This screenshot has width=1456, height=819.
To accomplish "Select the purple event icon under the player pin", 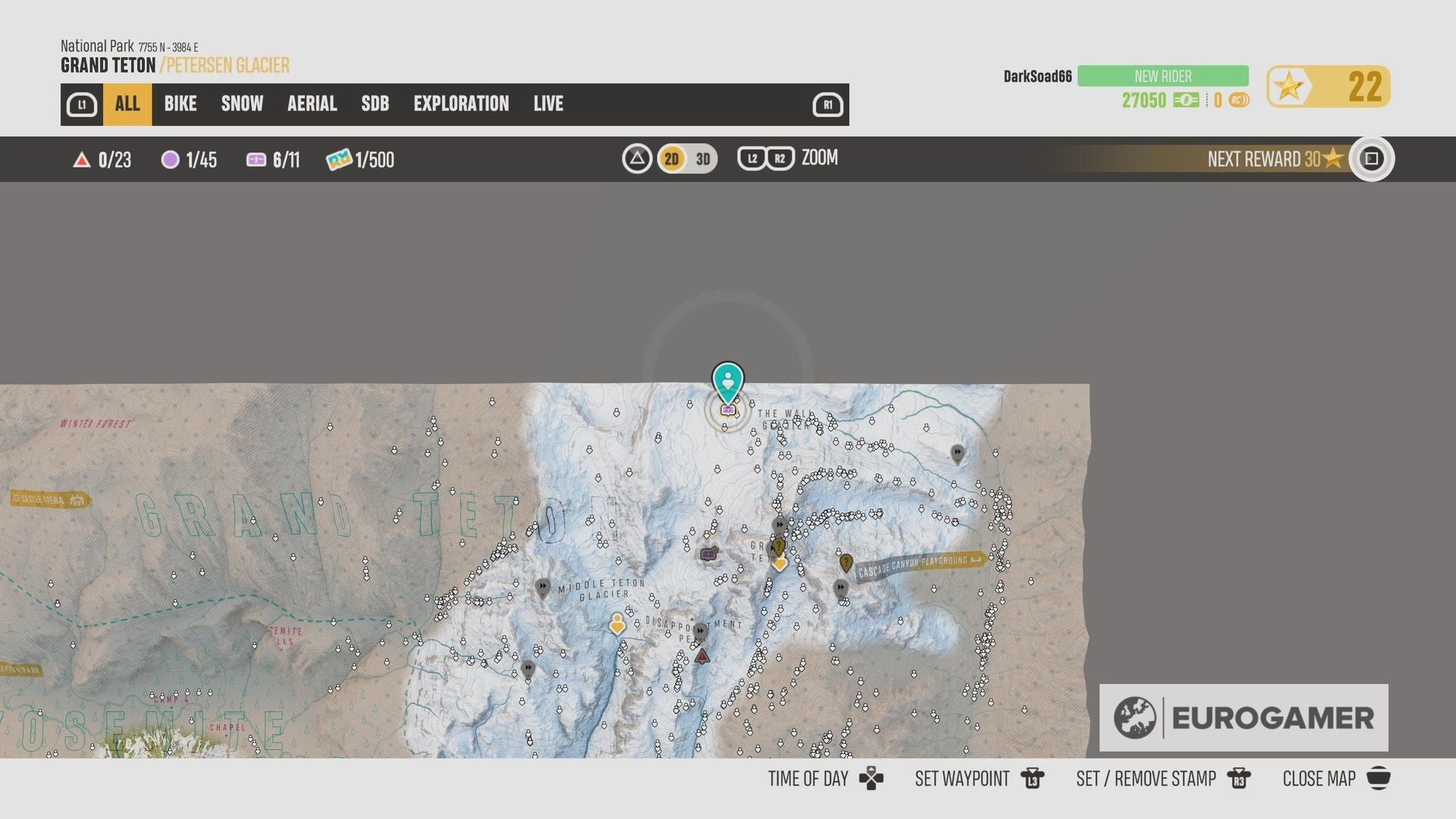I will pos(728,409).
